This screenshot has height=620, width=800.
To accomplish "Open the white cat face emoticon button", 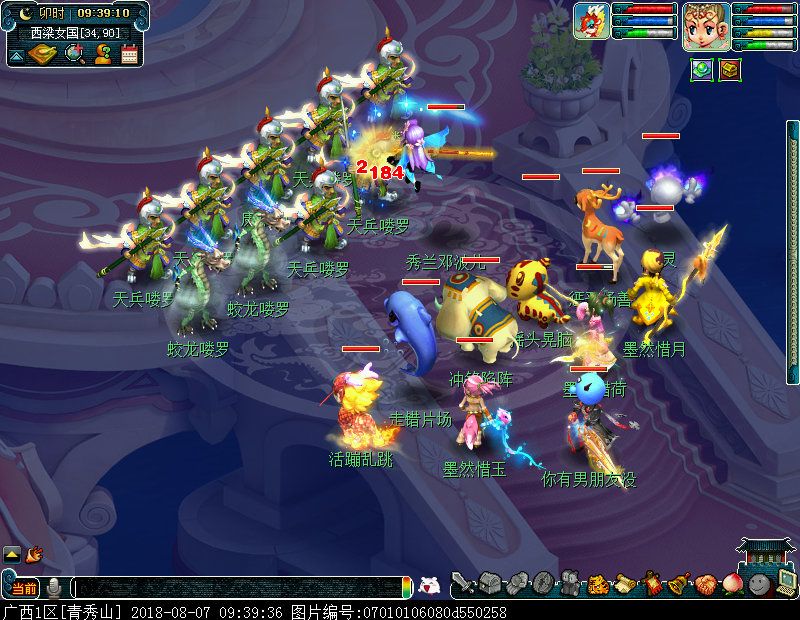I will (x=429, y=586).
